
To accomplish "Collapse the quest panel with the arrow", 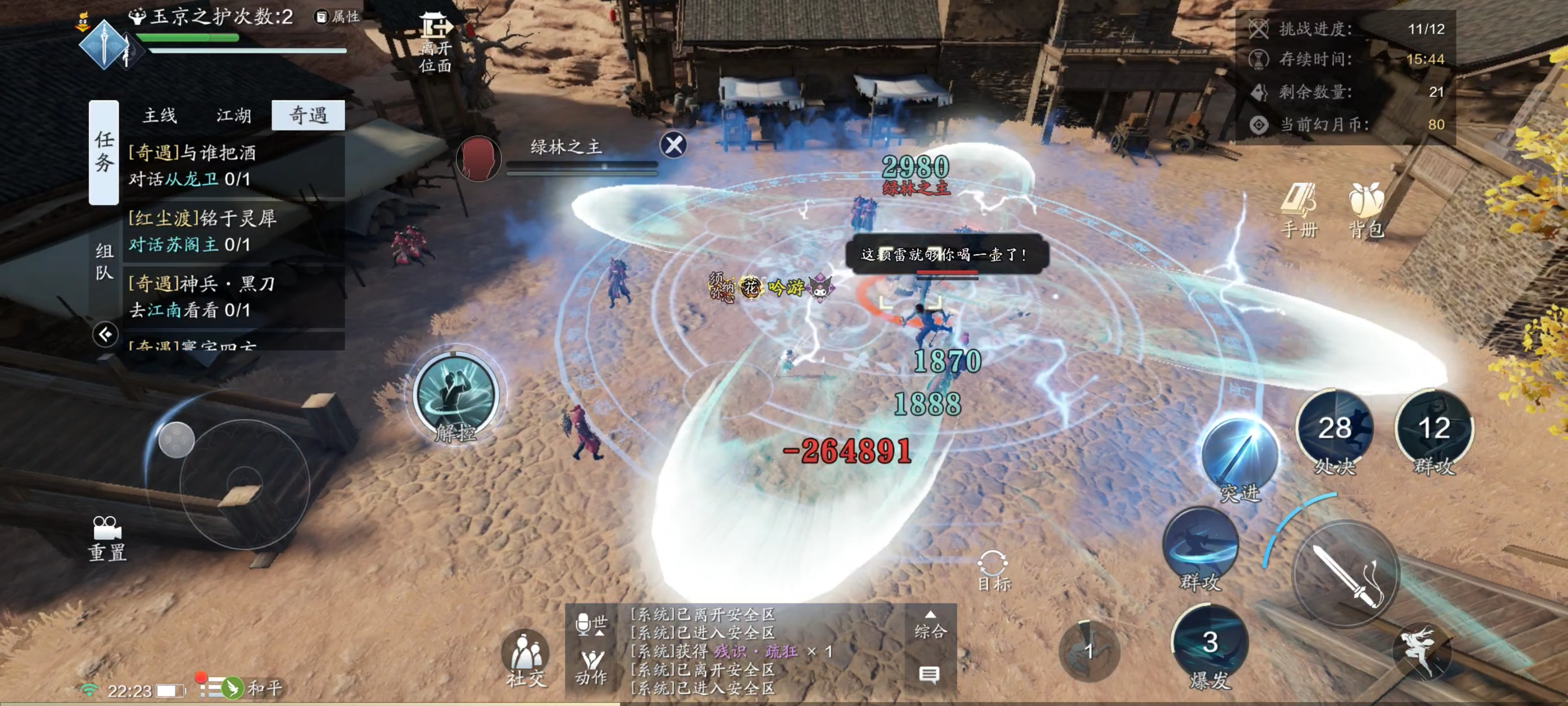I will coord(105,334).
